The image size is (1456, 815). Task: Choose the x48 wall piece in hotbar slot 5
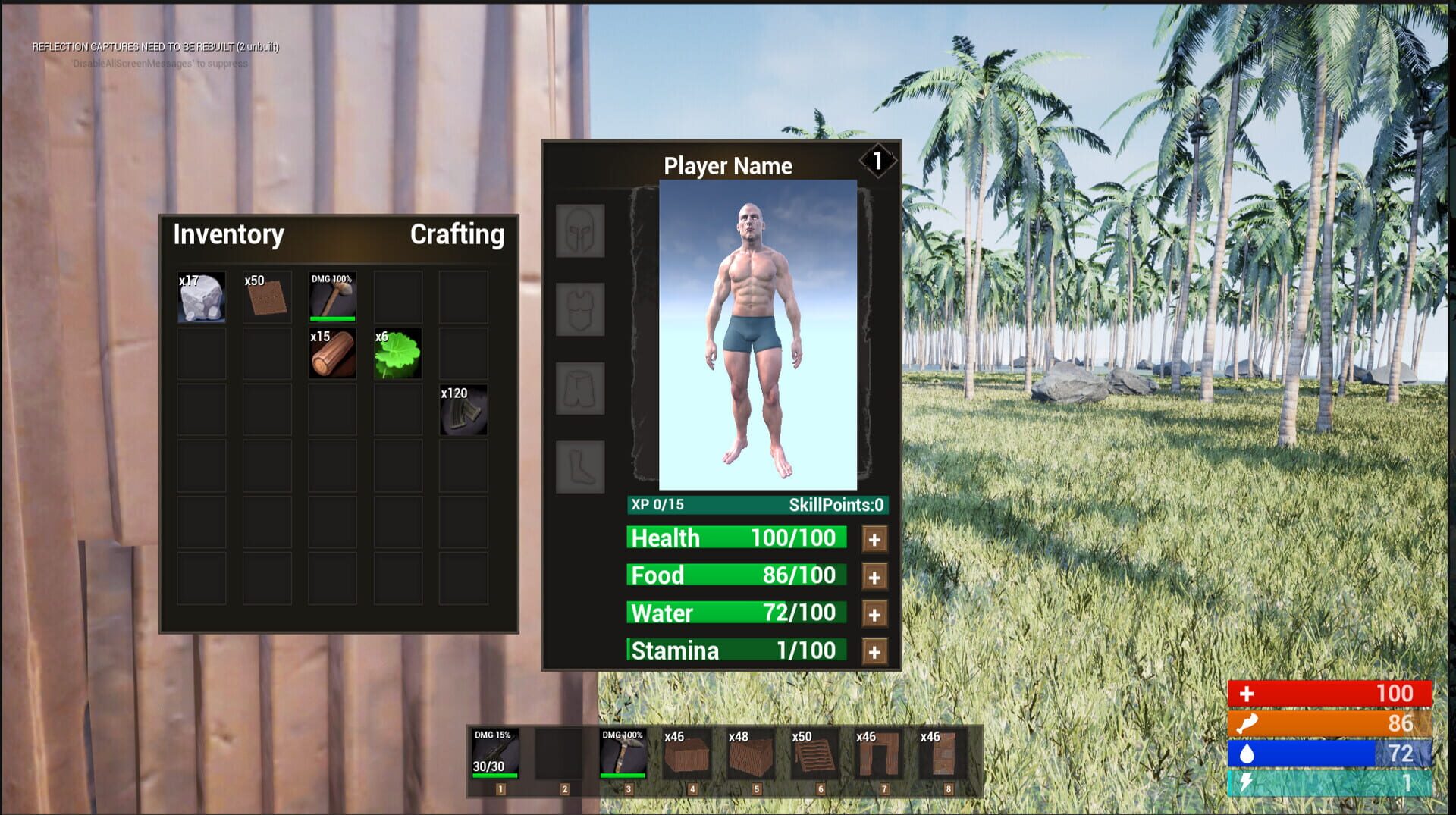coord(752,754)
